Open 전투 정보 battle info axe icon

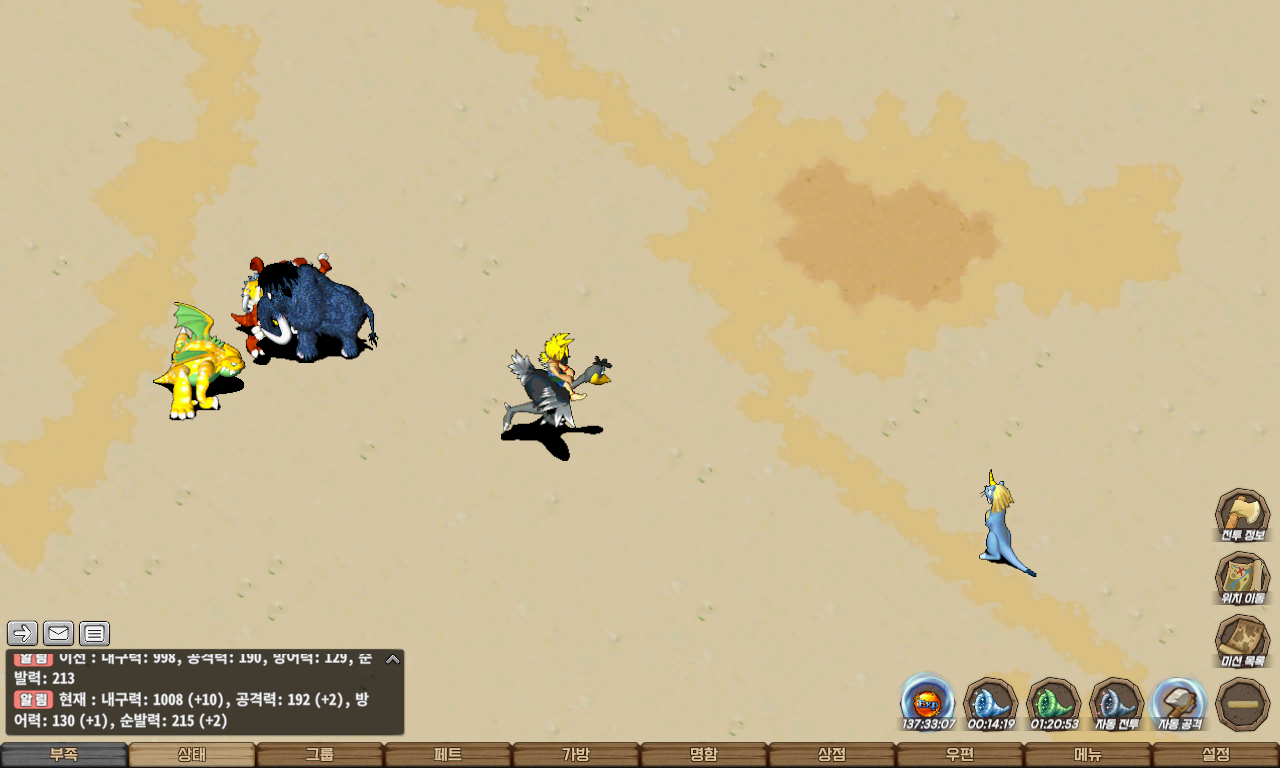tap(1242, 515)
